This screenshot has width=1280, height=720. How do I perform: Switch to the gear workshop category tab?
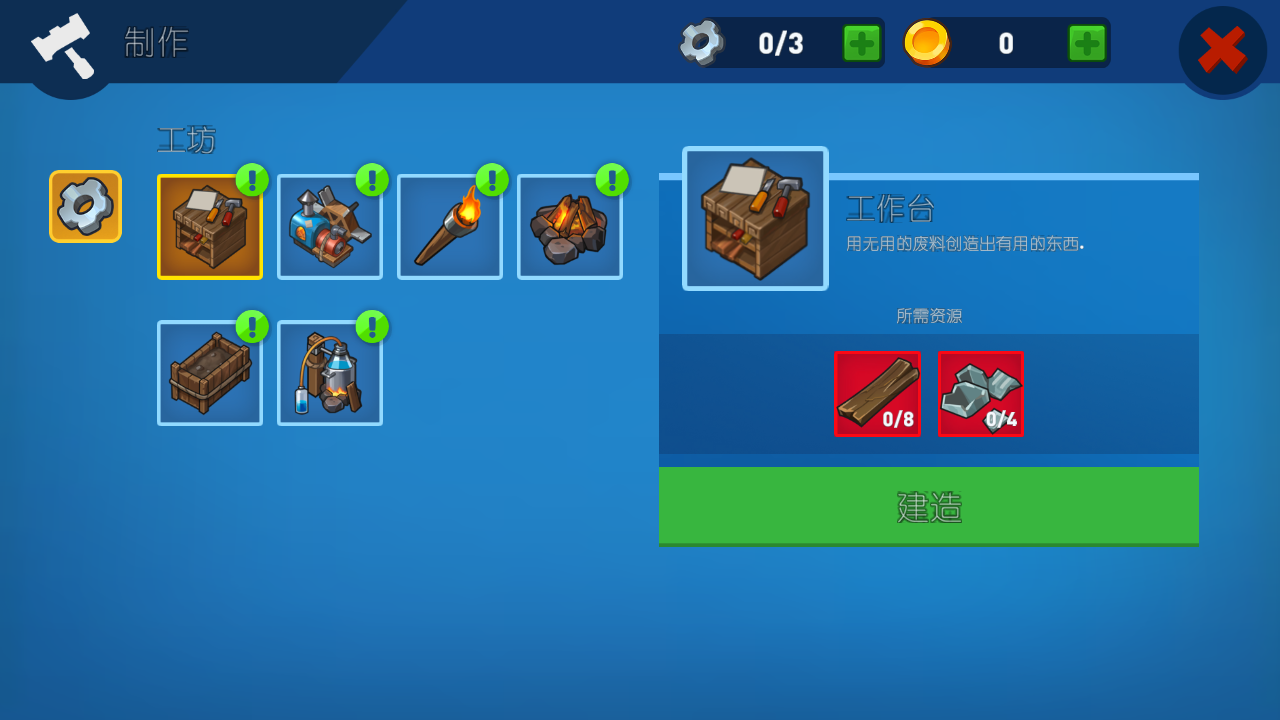pyautogui.click(x=86, y=206)
